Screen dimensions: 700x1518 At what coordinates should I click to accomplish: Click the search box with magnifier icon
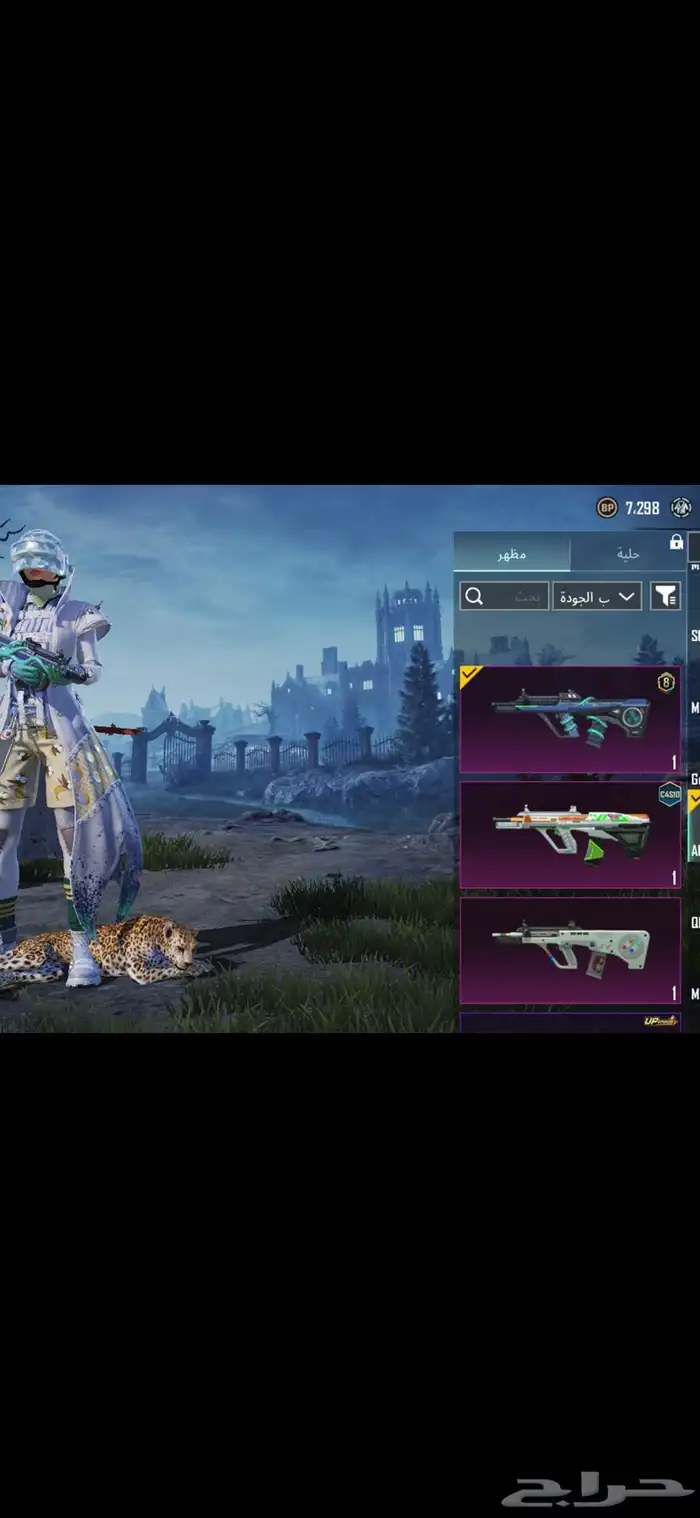click(504, 596)
